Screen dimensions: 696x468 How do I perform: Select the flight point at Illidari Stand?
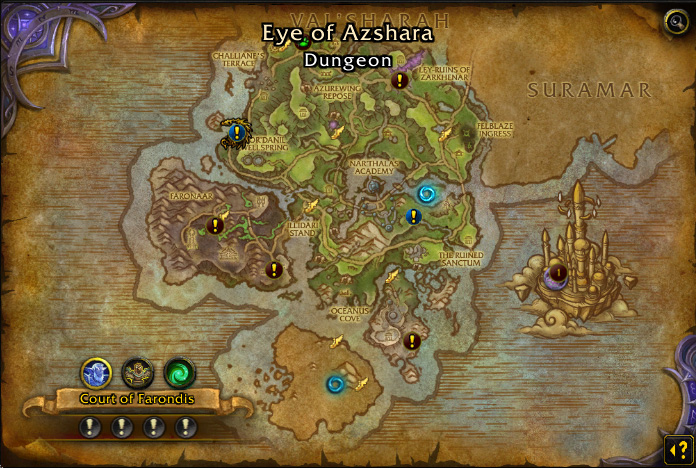point(312,205)
